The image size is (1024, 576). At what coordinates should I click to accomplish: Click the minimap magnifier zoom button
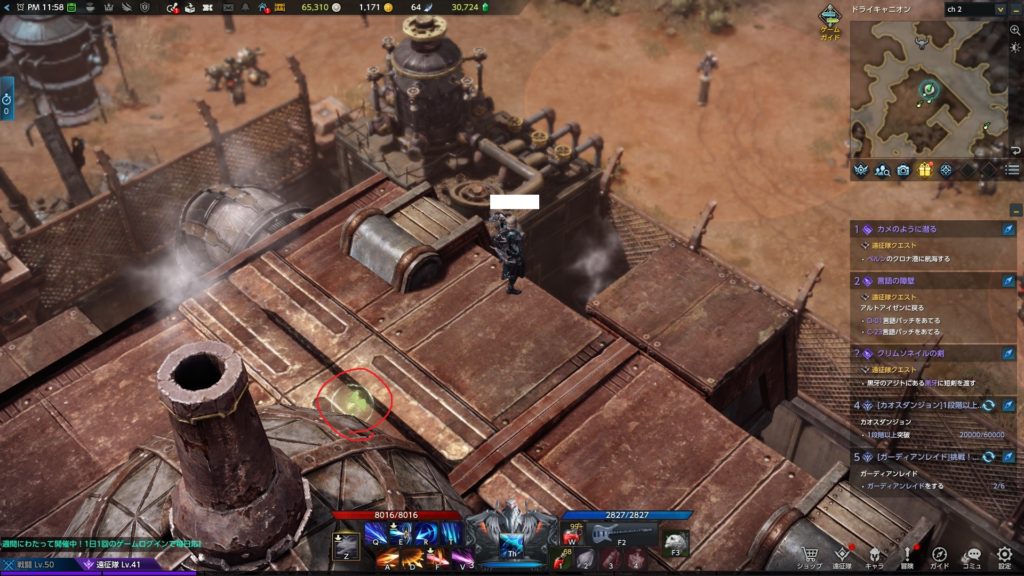click(1015, 31)
